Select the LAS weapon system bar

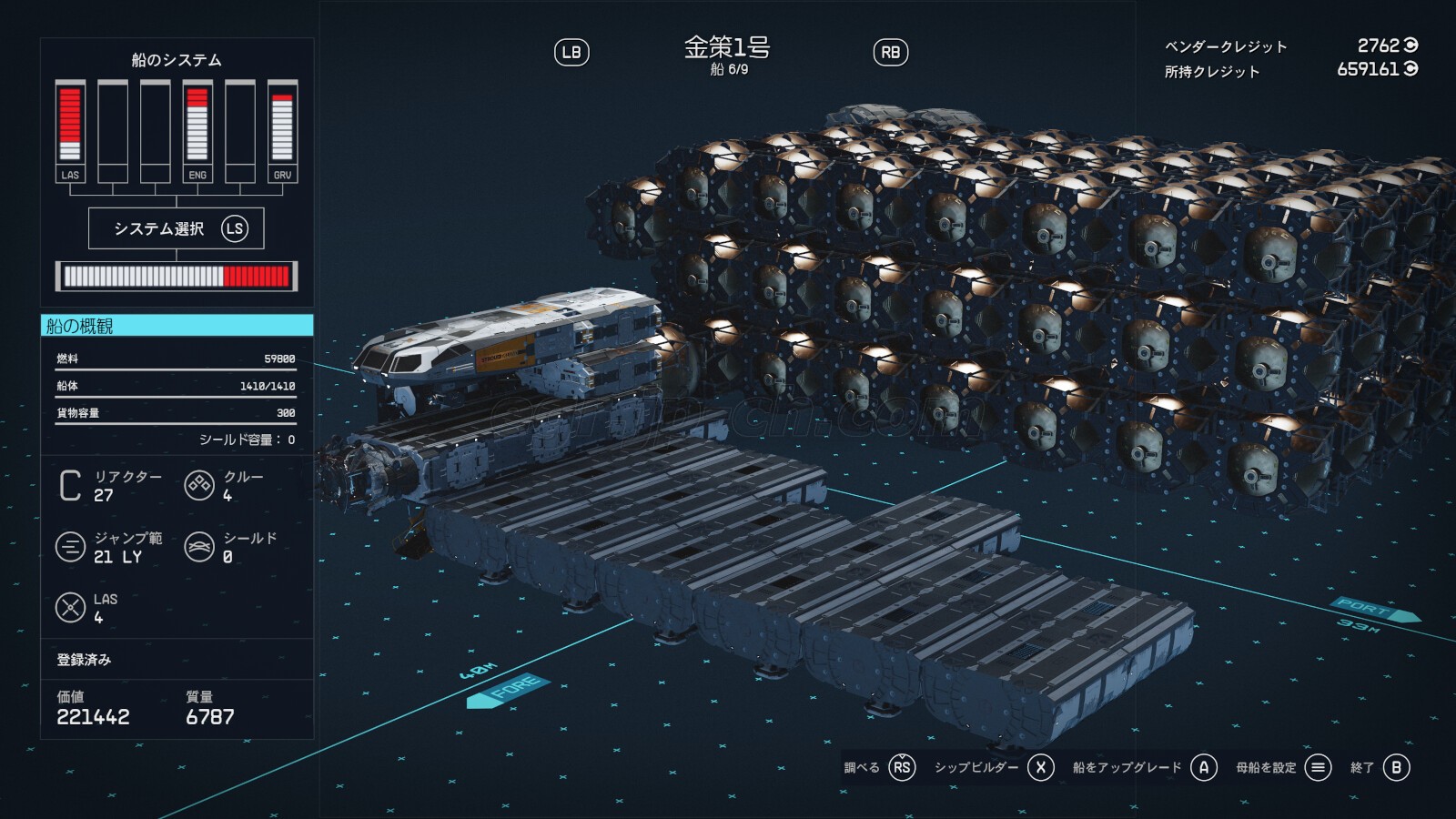coord(70,131)
